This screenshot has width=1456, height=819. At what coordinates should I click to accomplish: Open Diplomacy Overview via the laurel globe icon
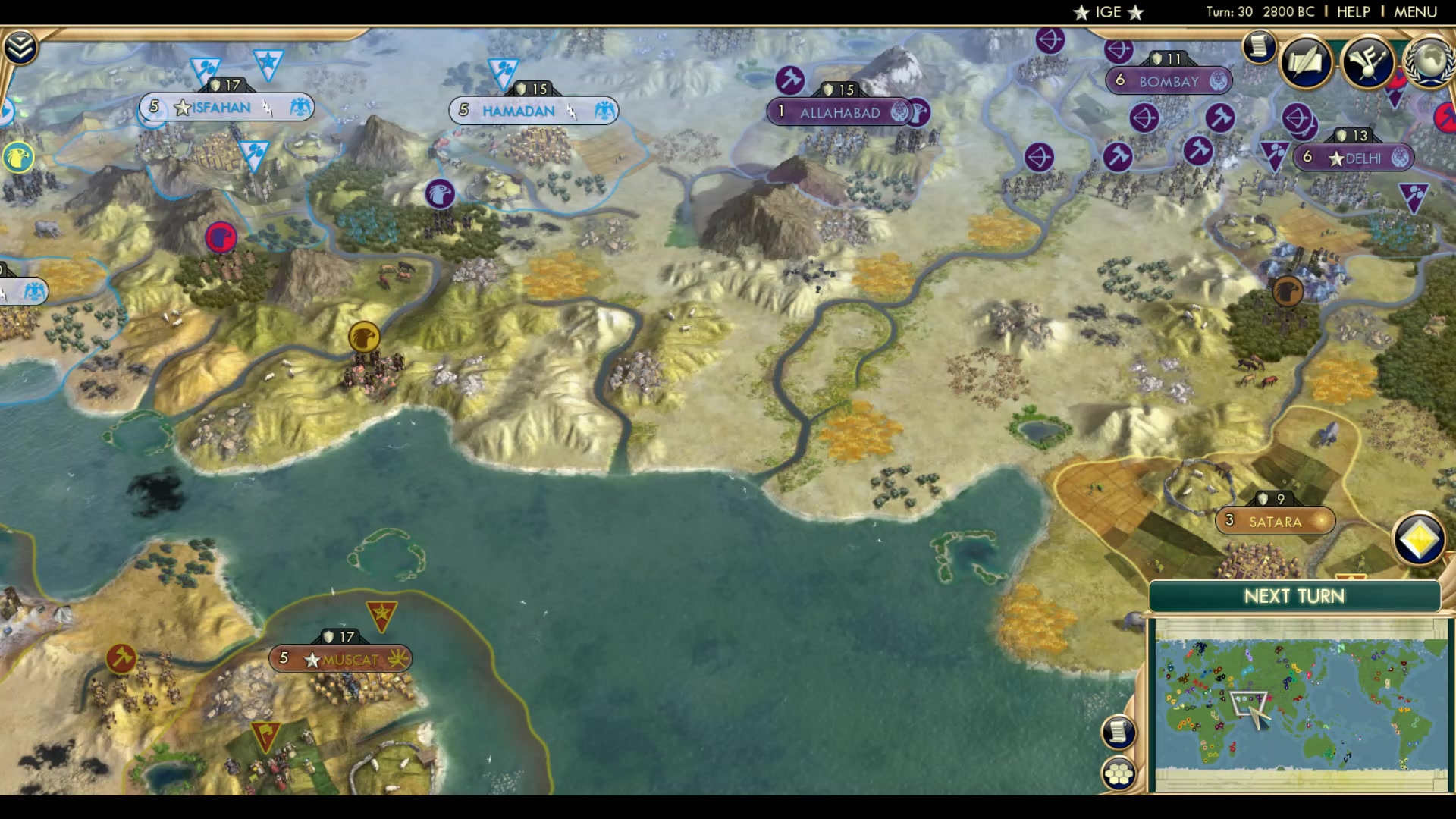[1429, 61]
